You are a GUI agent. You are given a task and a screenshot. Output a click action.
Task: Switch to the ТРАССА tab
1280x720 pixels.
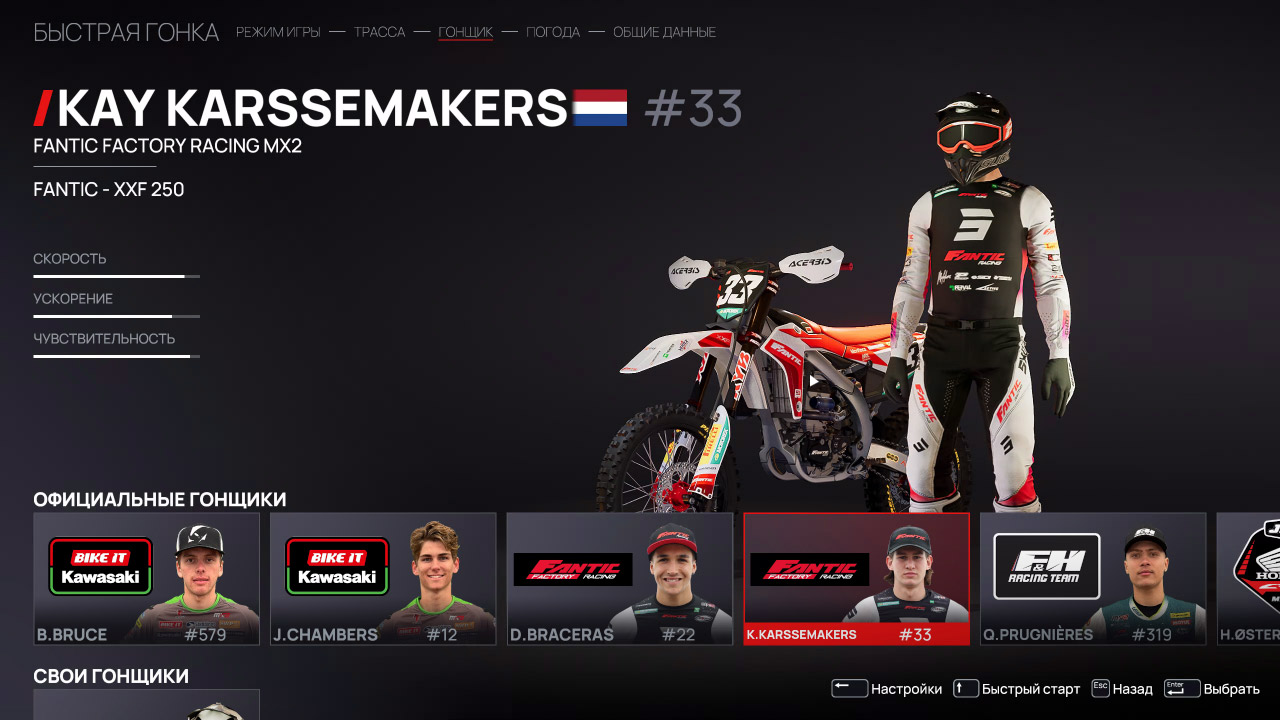(x=378, y=32)
